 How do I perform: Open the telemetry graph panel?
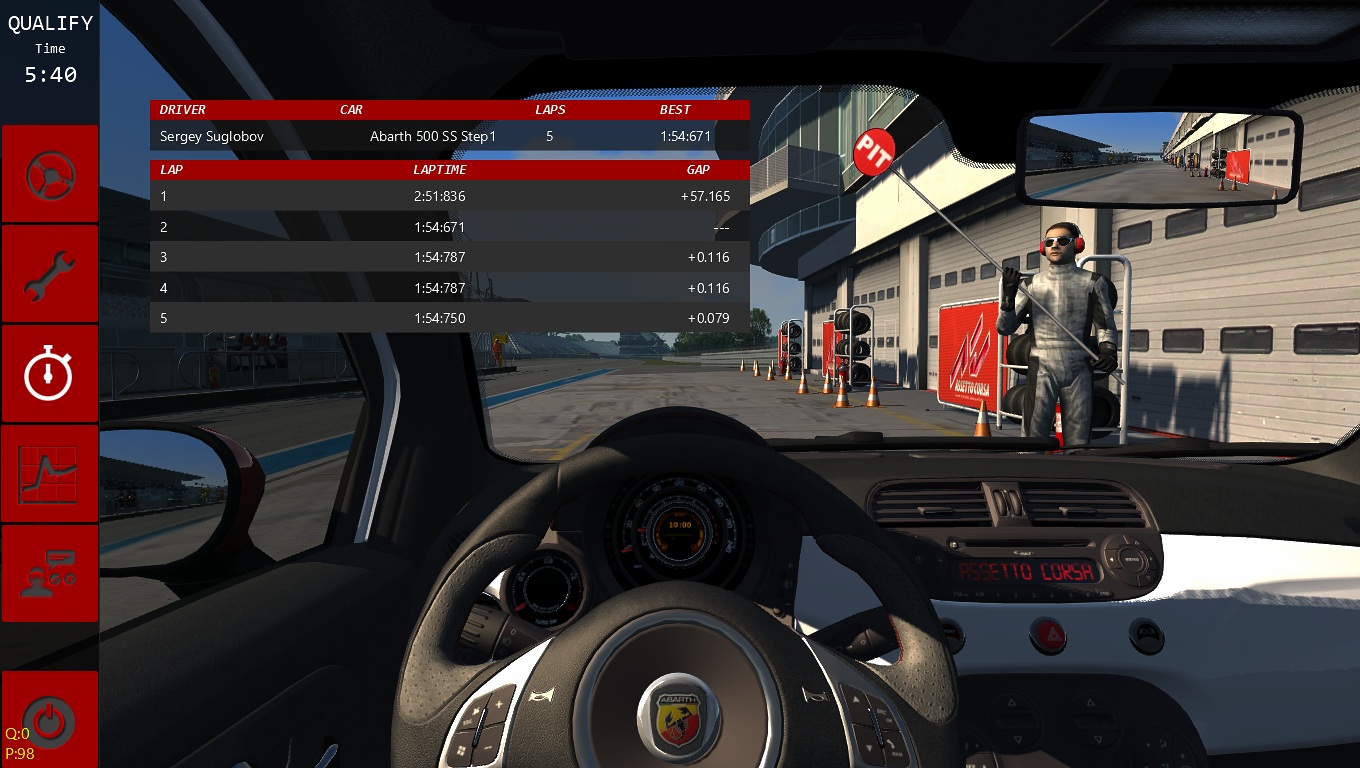pyautogui.click(x=50, y=474)
